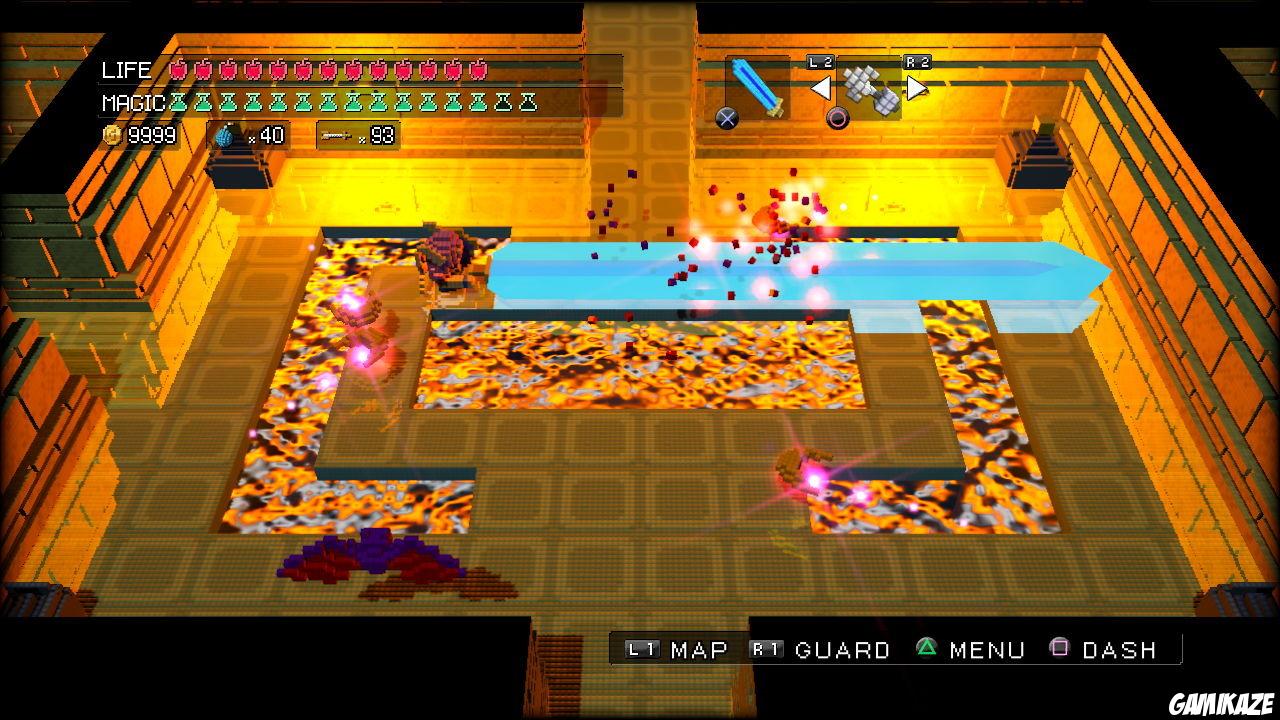Open previous weapon with left arrow
This screenshot has width=1280, height=720.
822,87
